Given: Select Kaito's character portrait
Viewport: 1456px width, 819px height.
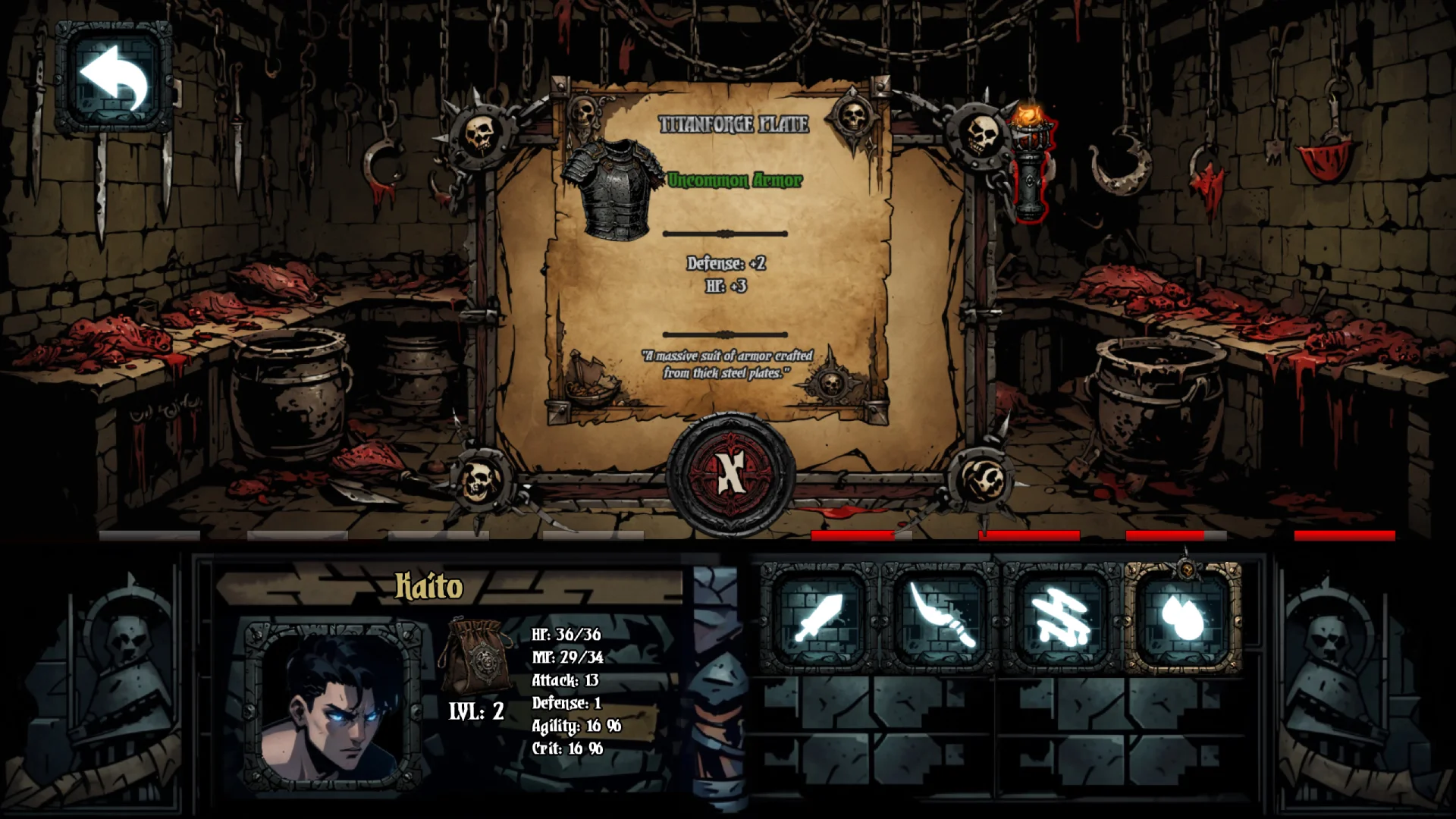Looking at the screenshot, I should (x=334, y=707).
